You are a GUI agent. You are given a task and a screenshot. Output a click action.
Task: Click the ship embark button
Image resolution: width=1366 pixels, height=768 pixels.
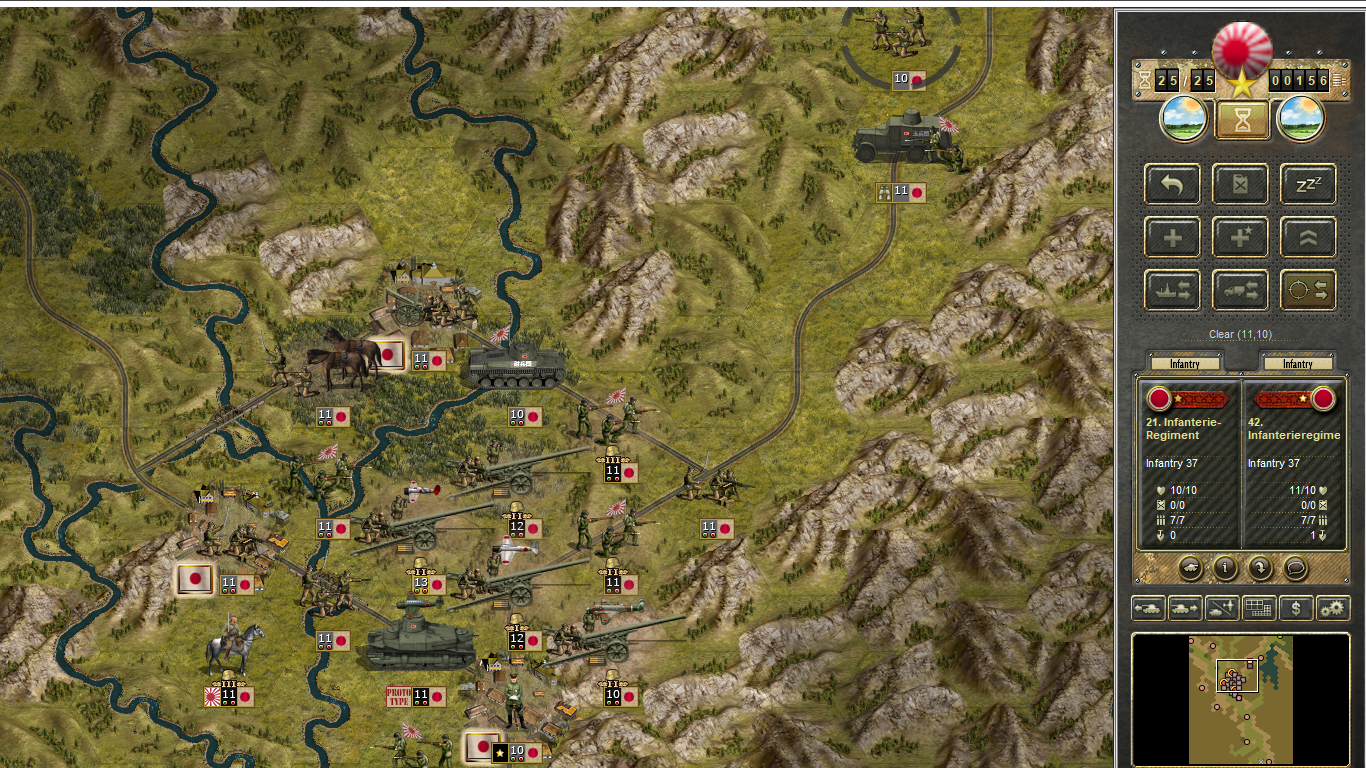point(1172,291)
